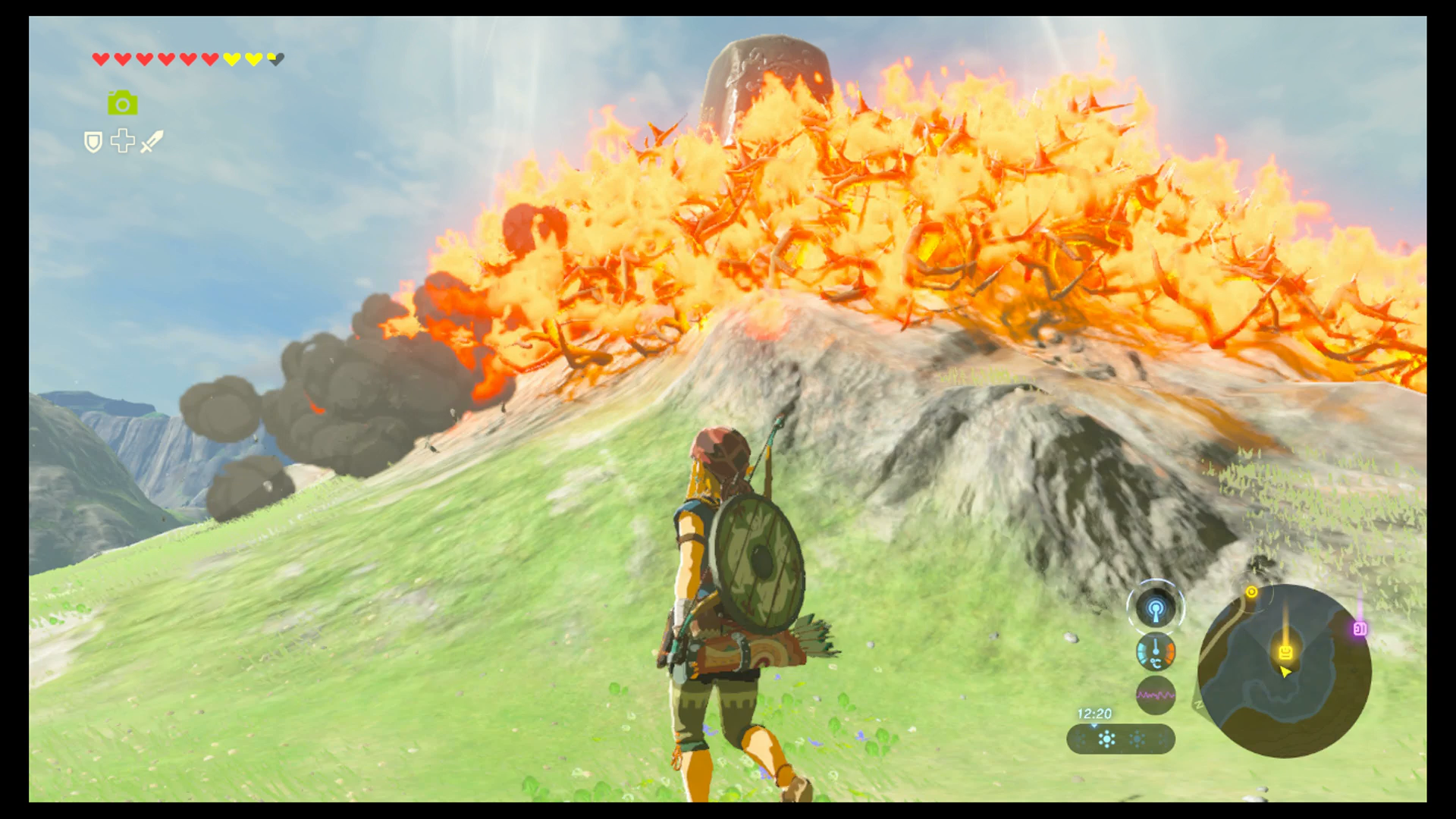Click the bonus heart plus icon

click(123, 142)
